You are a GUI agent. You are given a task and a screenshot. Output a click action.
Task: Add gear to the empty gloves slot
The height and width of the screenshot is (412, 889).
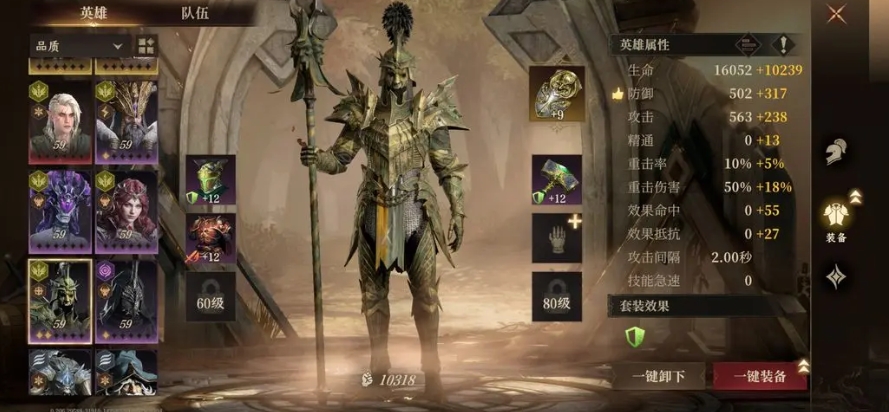tap(556, 238)
